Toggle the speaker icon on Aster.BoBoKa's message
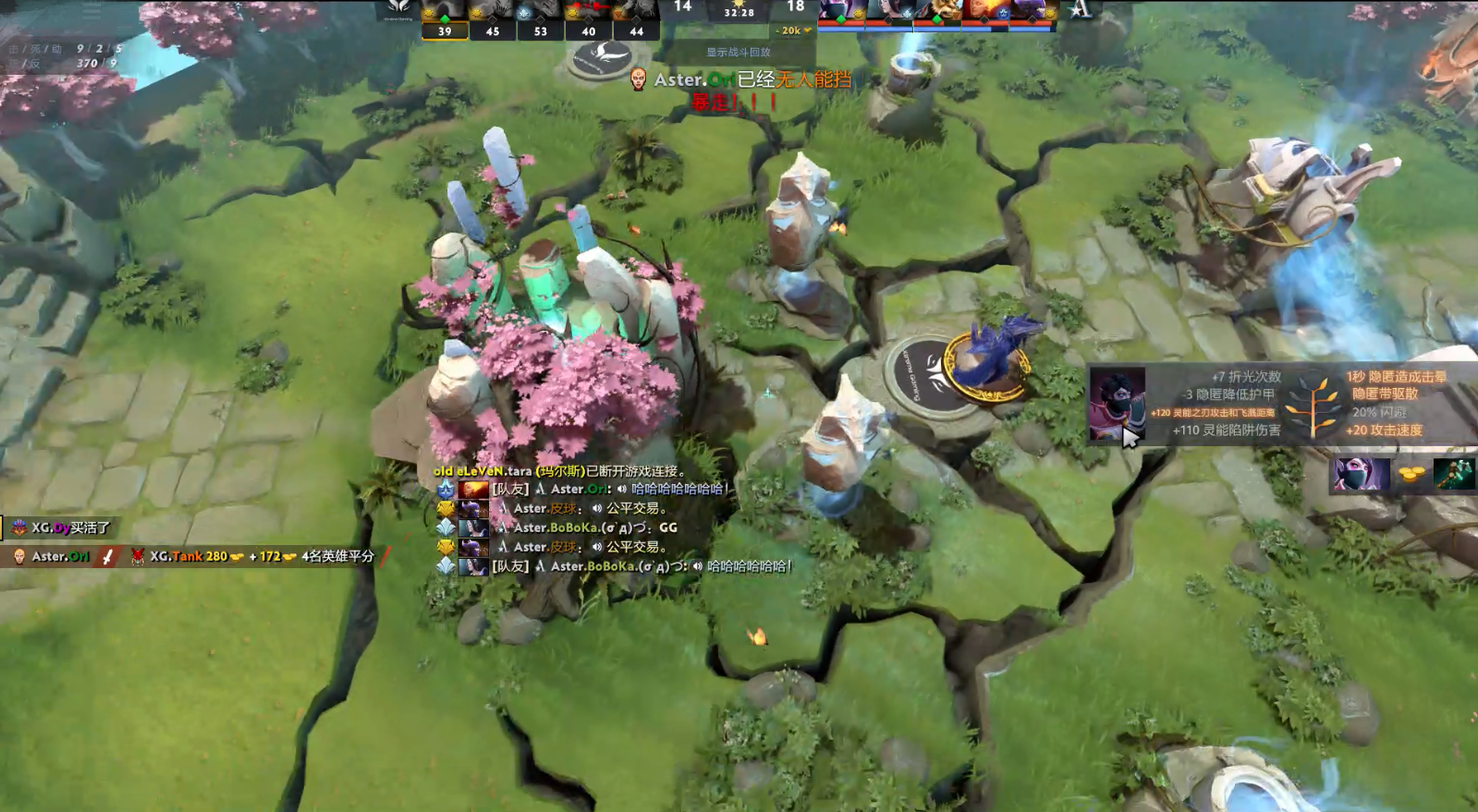This screenshot has height=812, width=1478. click(x=697, y=566)
